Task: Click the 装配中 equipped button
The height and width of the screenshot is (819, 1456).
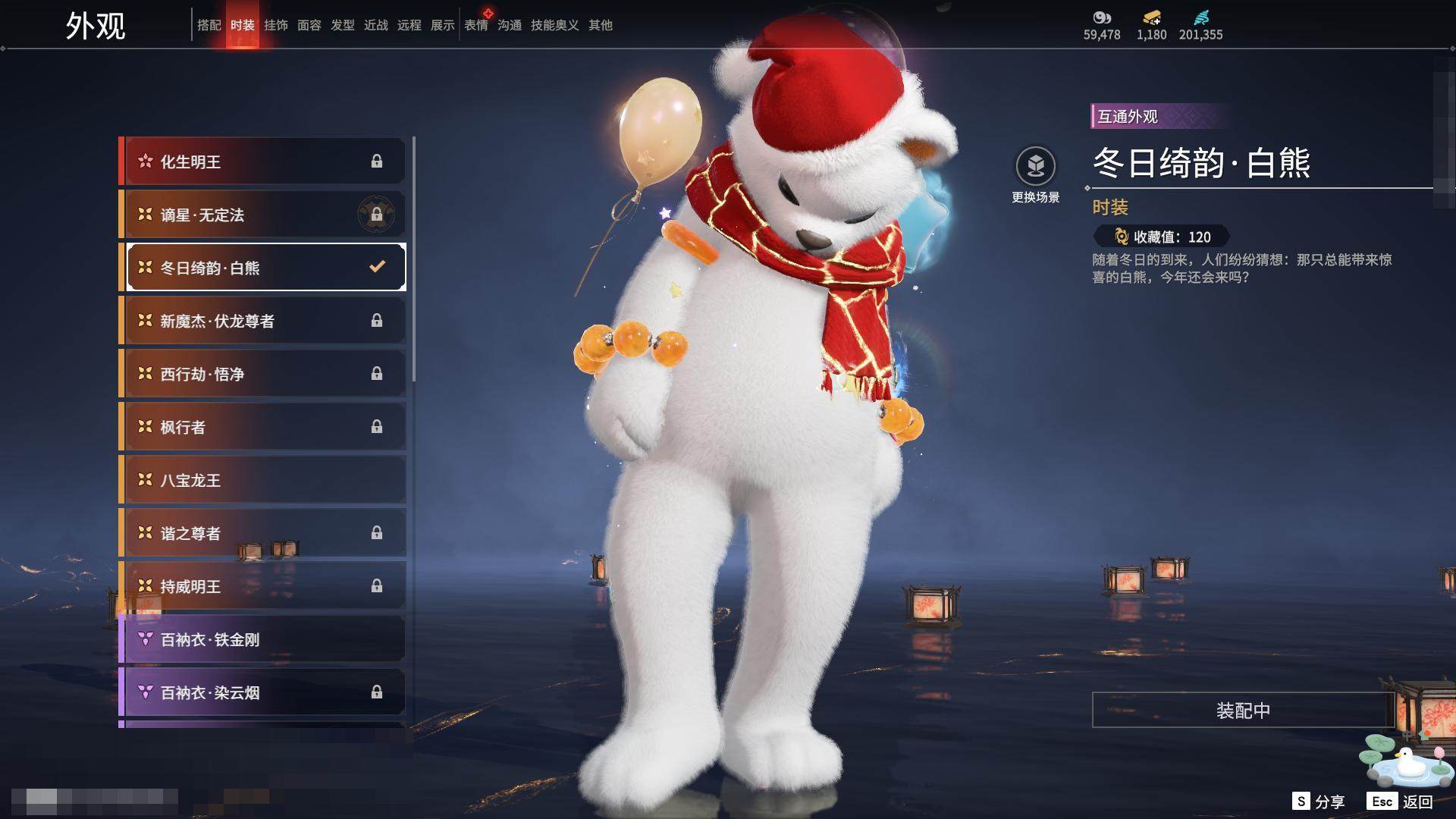Action: (1243, 710)
